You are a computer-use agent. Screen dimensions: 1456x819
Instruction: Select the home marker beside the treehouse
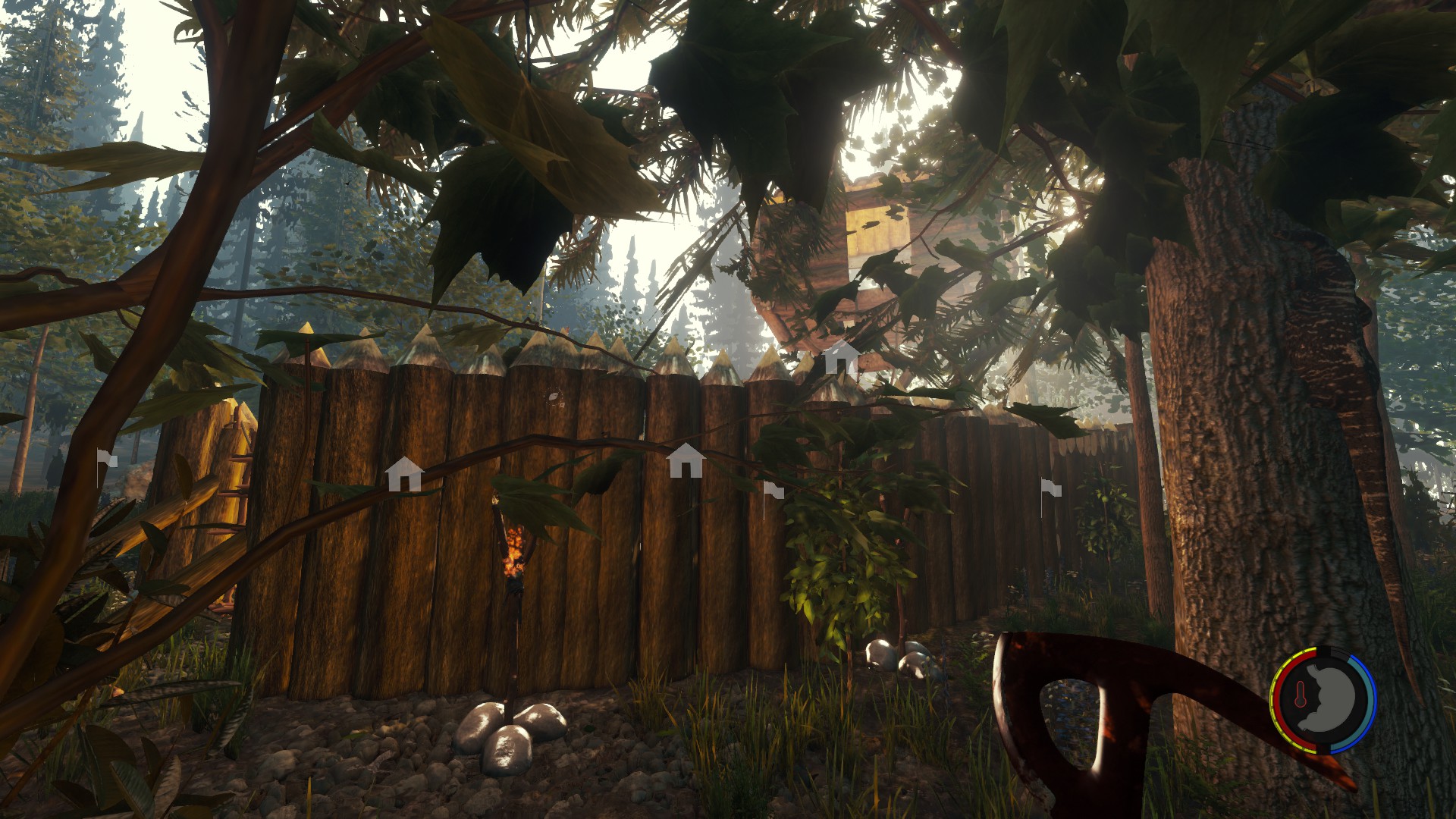click(x=840, y=356)
